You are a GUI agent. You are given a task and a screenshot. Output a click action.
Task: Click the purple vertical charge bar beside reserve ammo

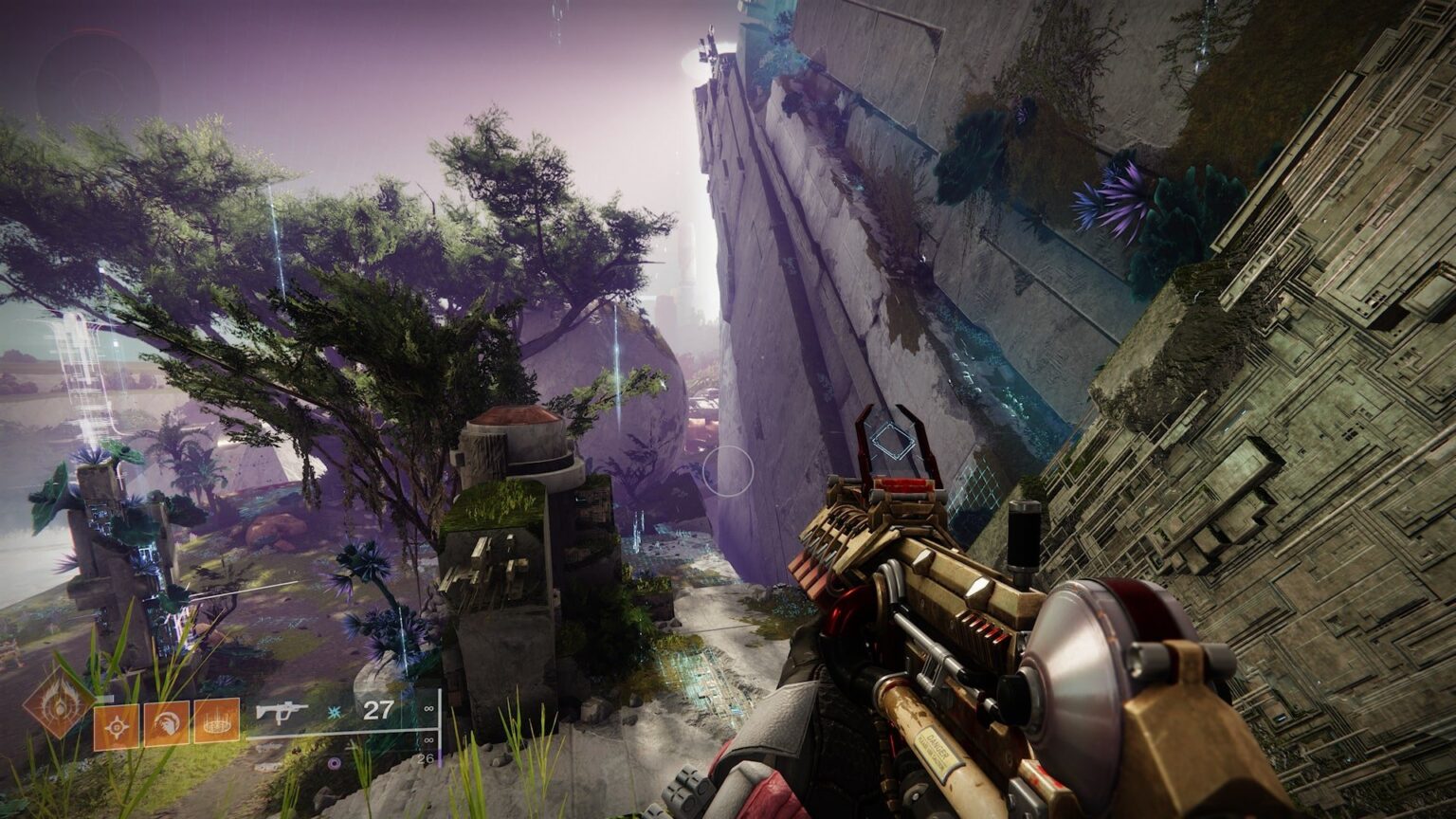pos(440,756)
